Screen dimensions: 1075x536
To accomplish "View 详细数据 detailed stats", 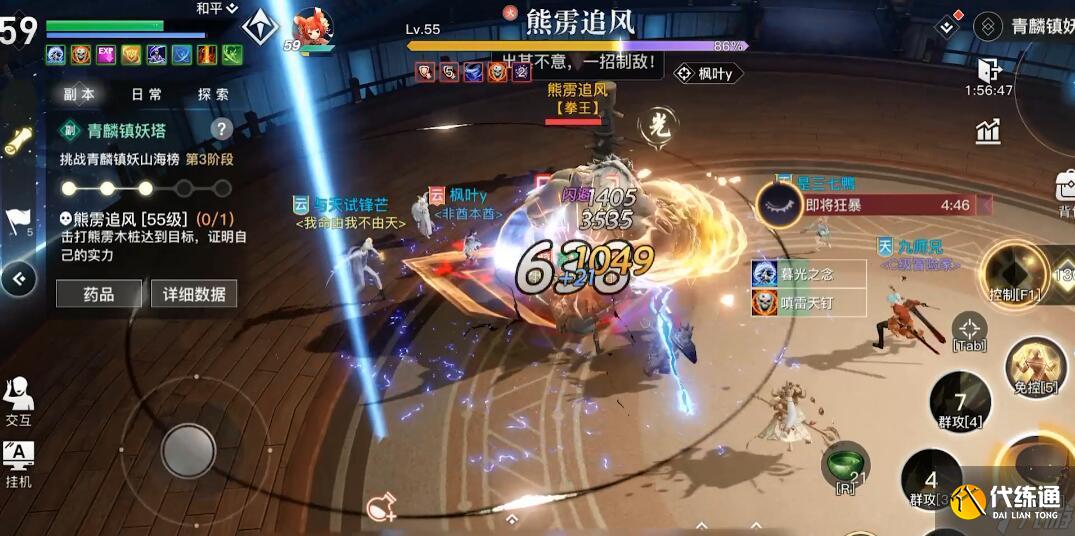I will click(194, 294).
